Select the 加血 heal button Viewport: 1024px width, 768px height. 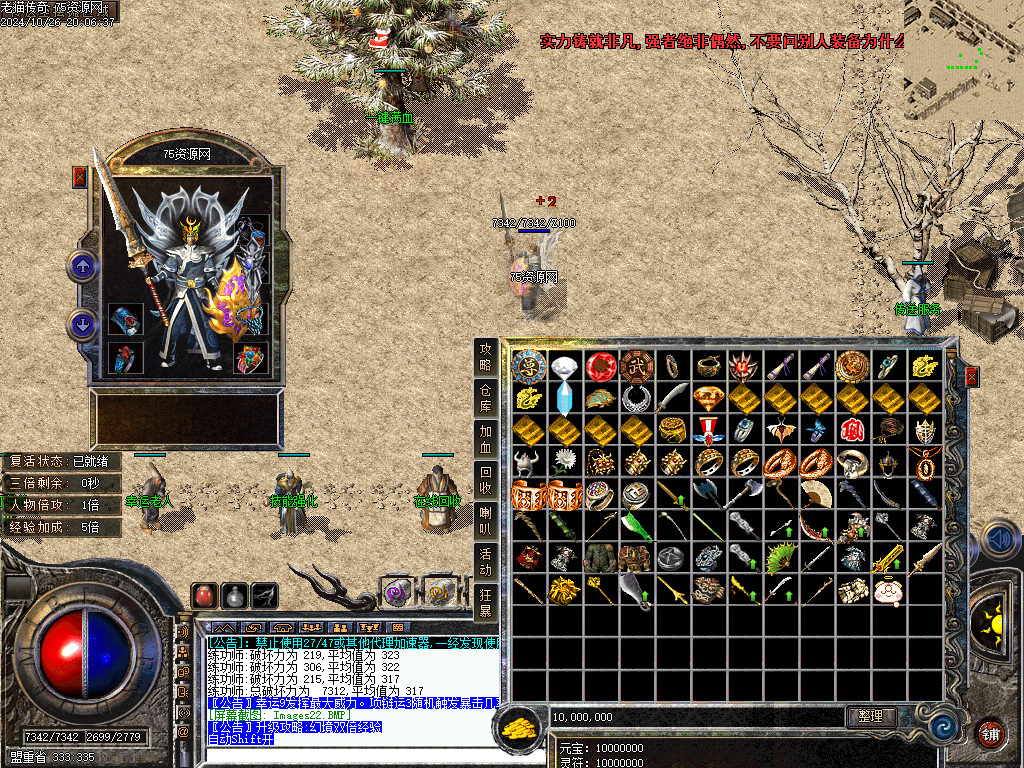(486, 438)
